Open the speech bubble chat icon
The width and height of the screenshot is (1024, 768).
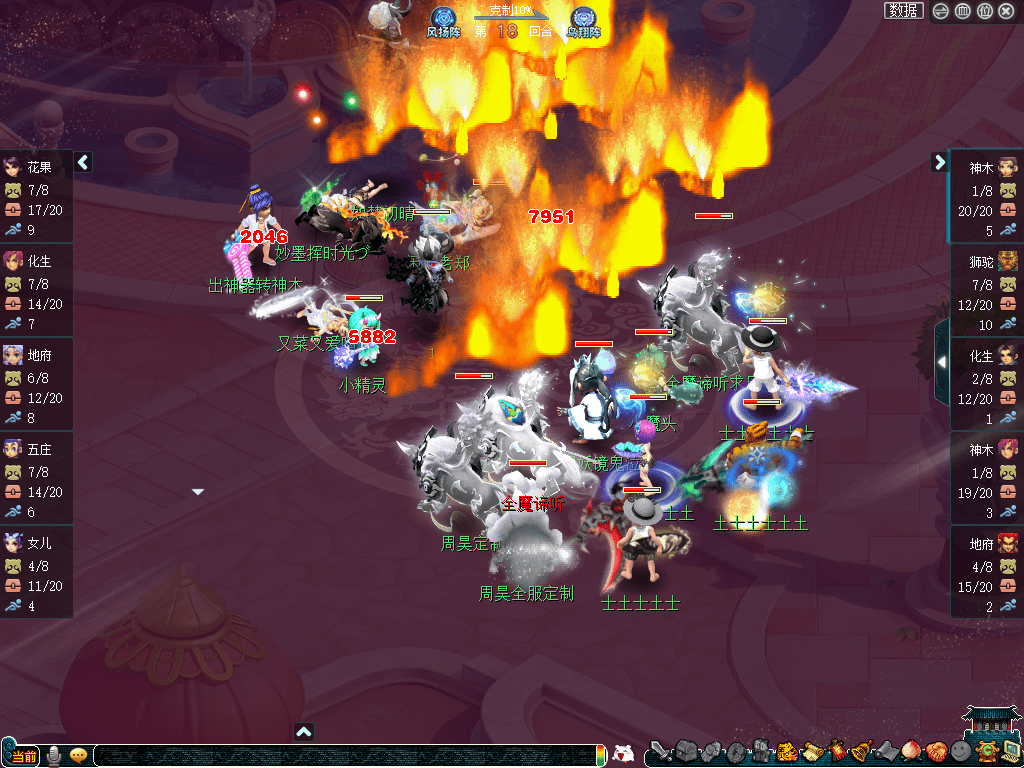[x=78, y=755]
